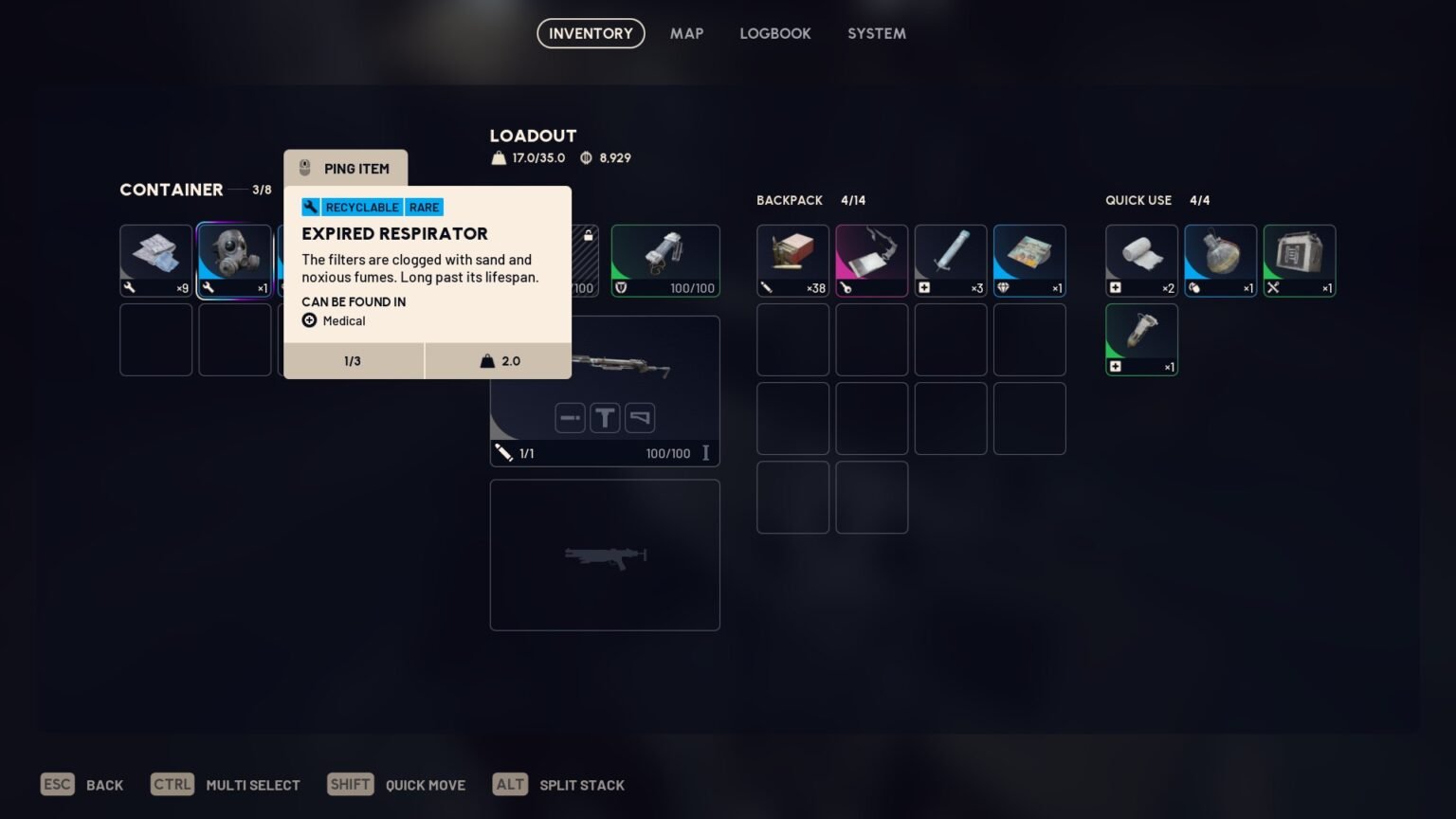
Task: Click an empty backpack slot
Action: (x=792, y=339)
